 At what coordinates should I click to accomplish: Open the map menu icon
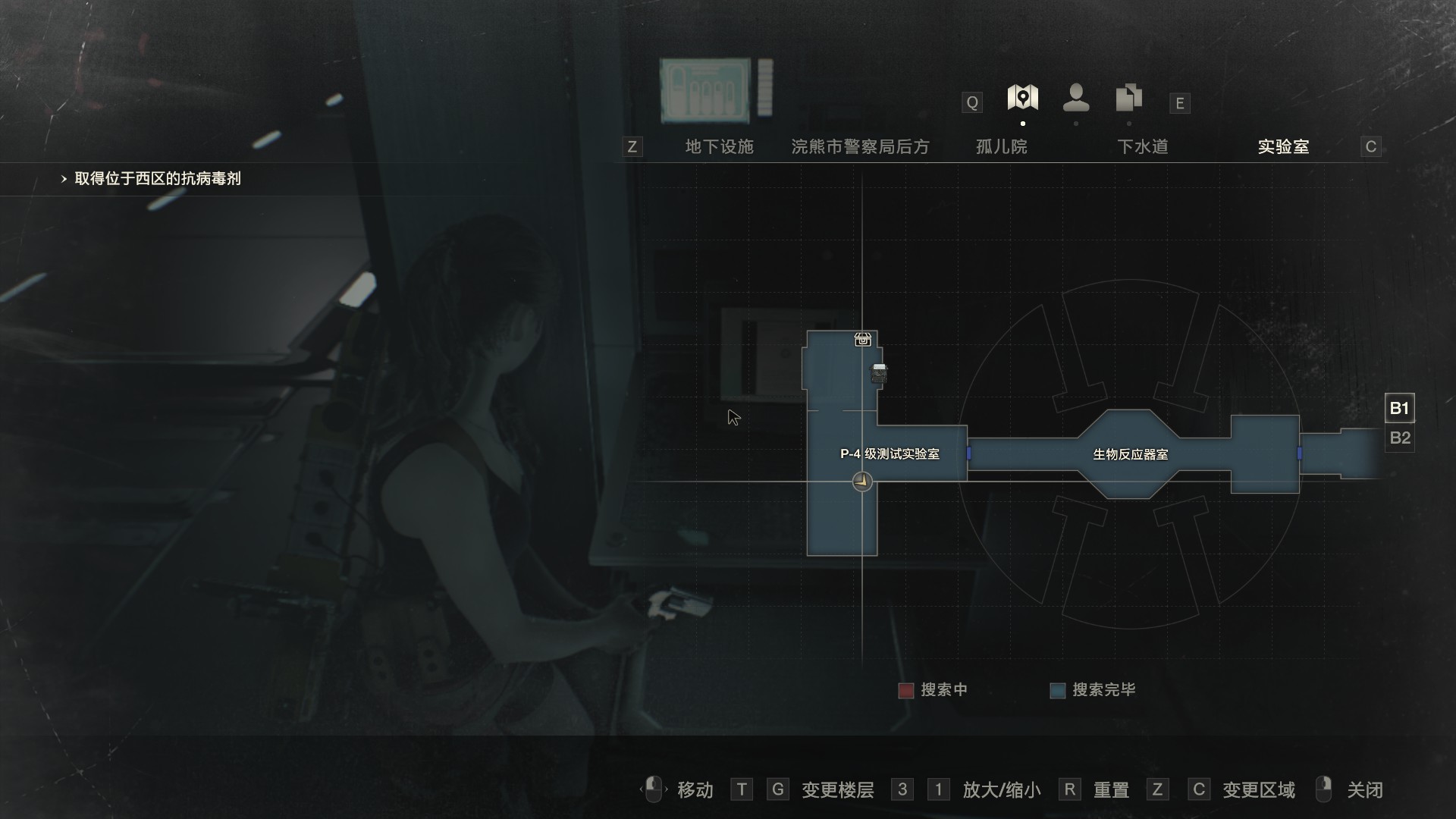coord(1022,98)
